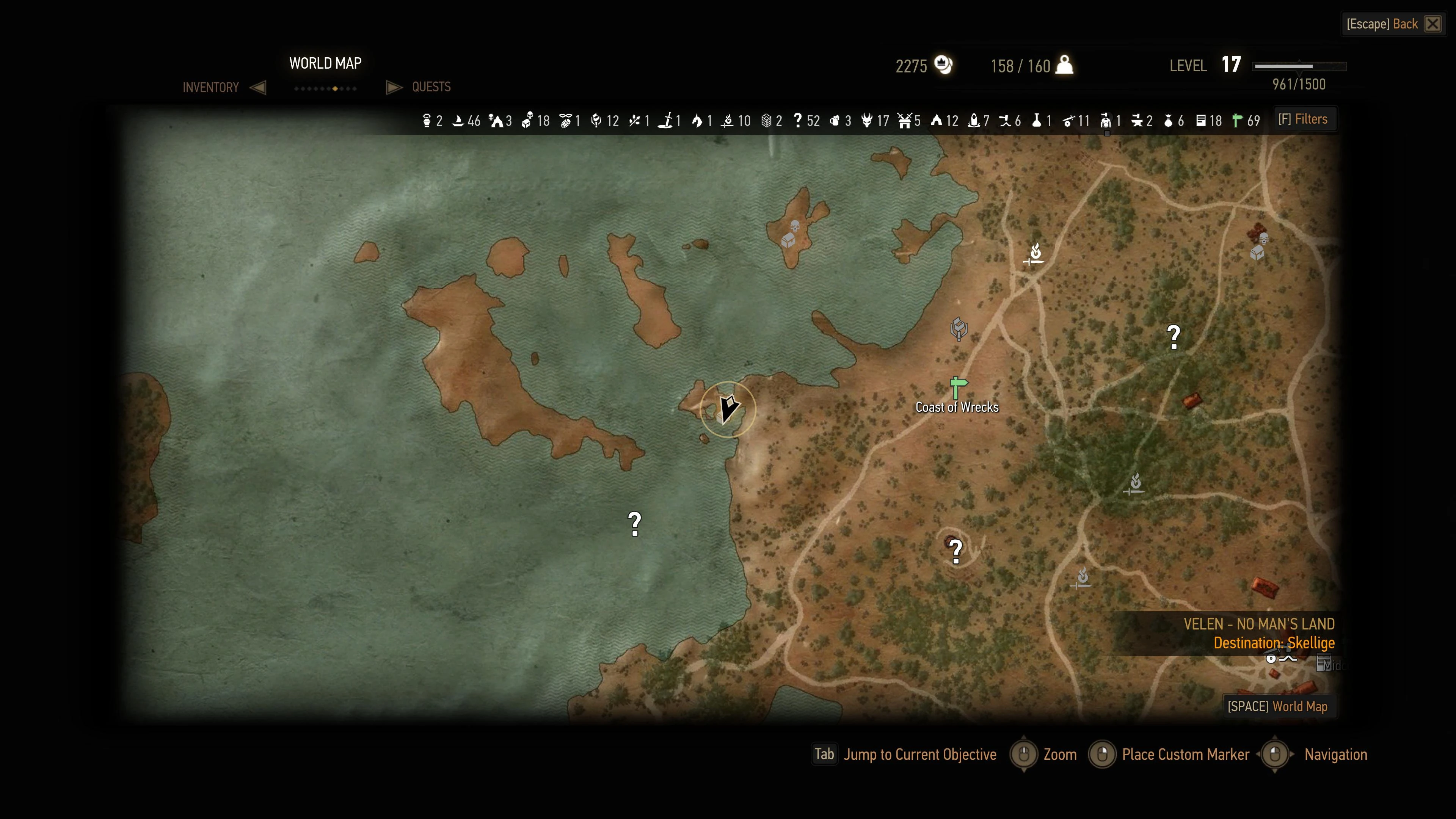
Task: Select the monster head filter showing 17
Action: point(867,121)
